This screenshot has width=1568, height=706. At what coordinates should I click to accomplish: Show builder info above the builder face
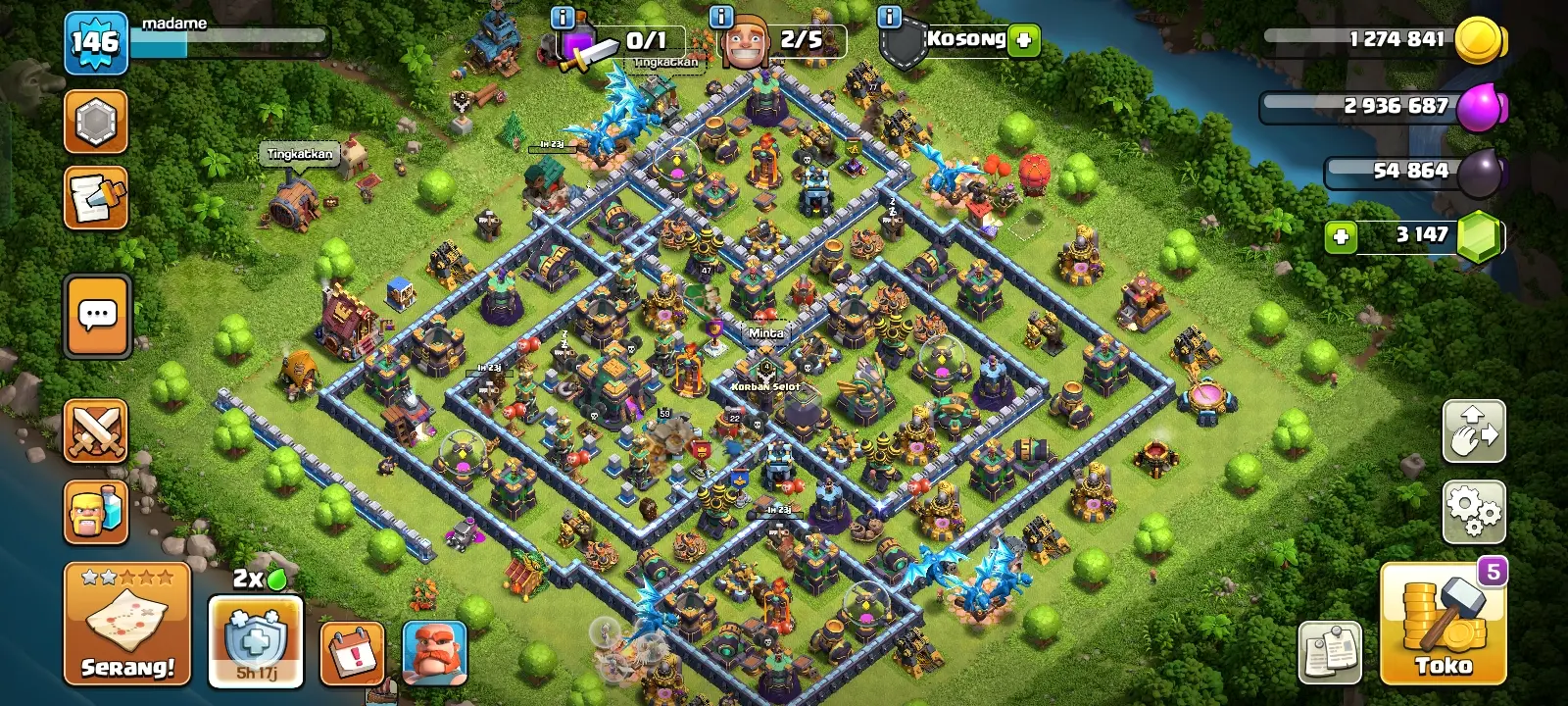[x=721, y=17]
